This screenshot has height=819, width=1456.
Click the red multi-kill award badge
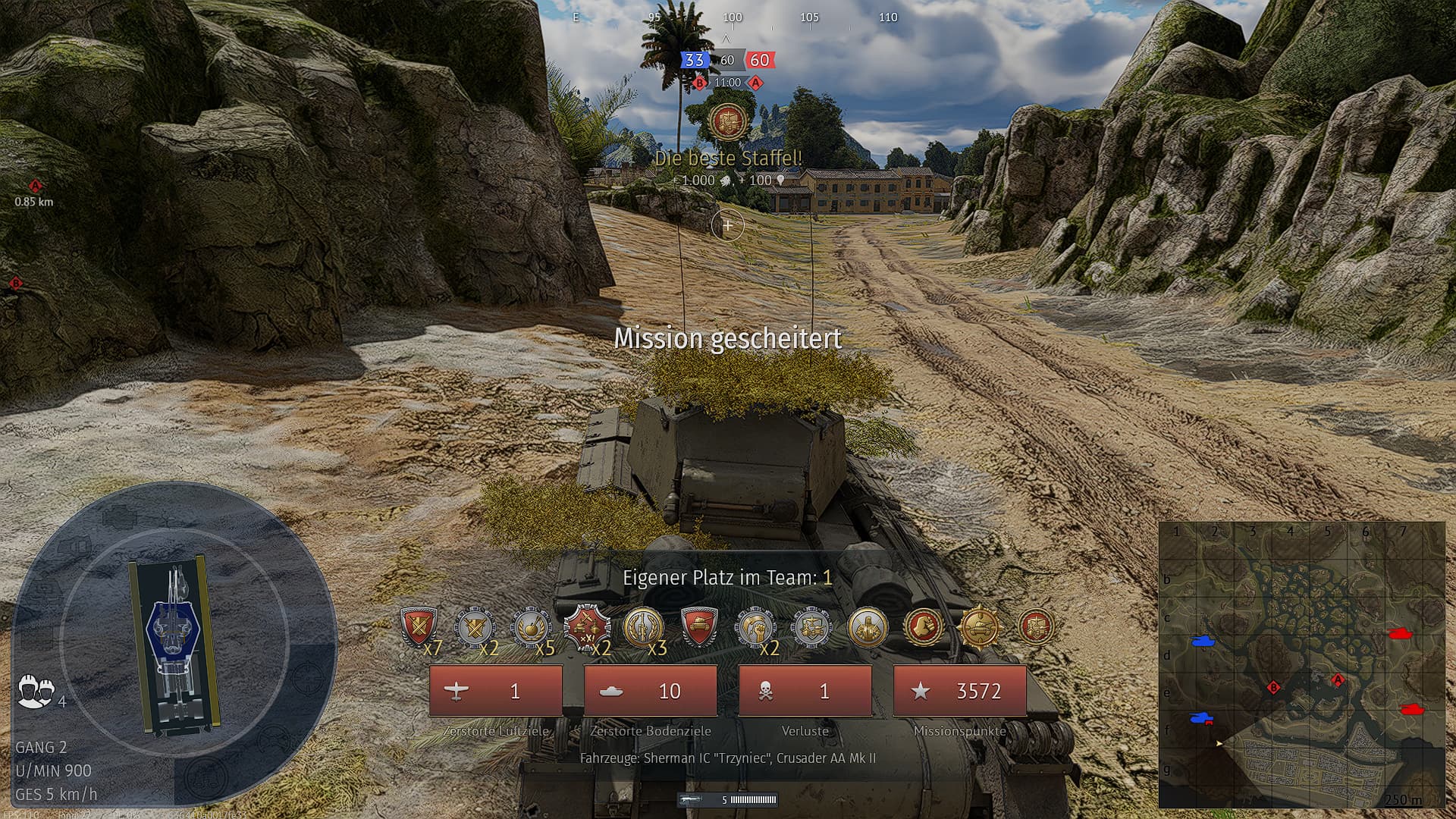click(x=586, y=627)
